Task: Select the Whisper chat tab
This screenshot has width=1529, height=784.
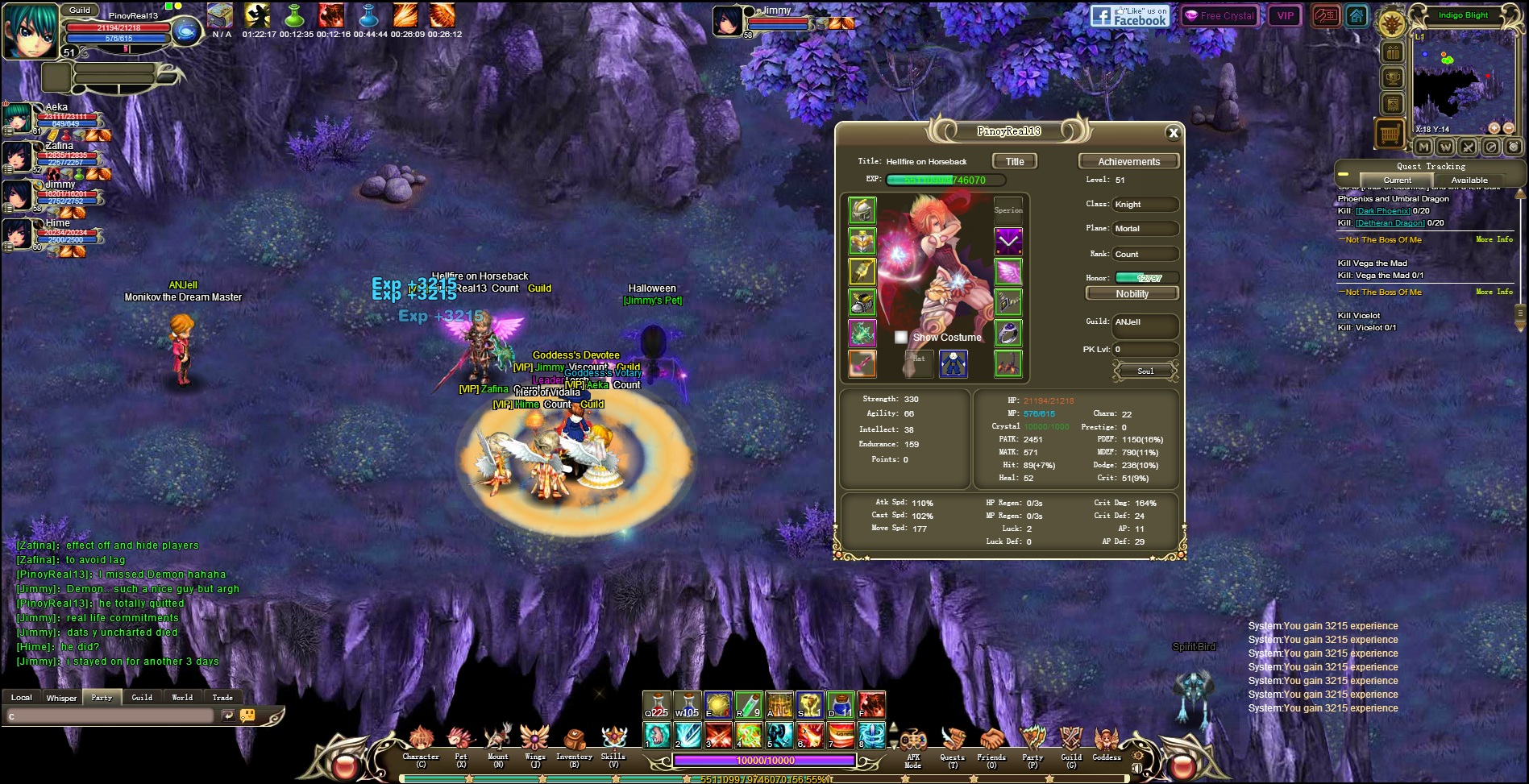Action: click(61, 698)
